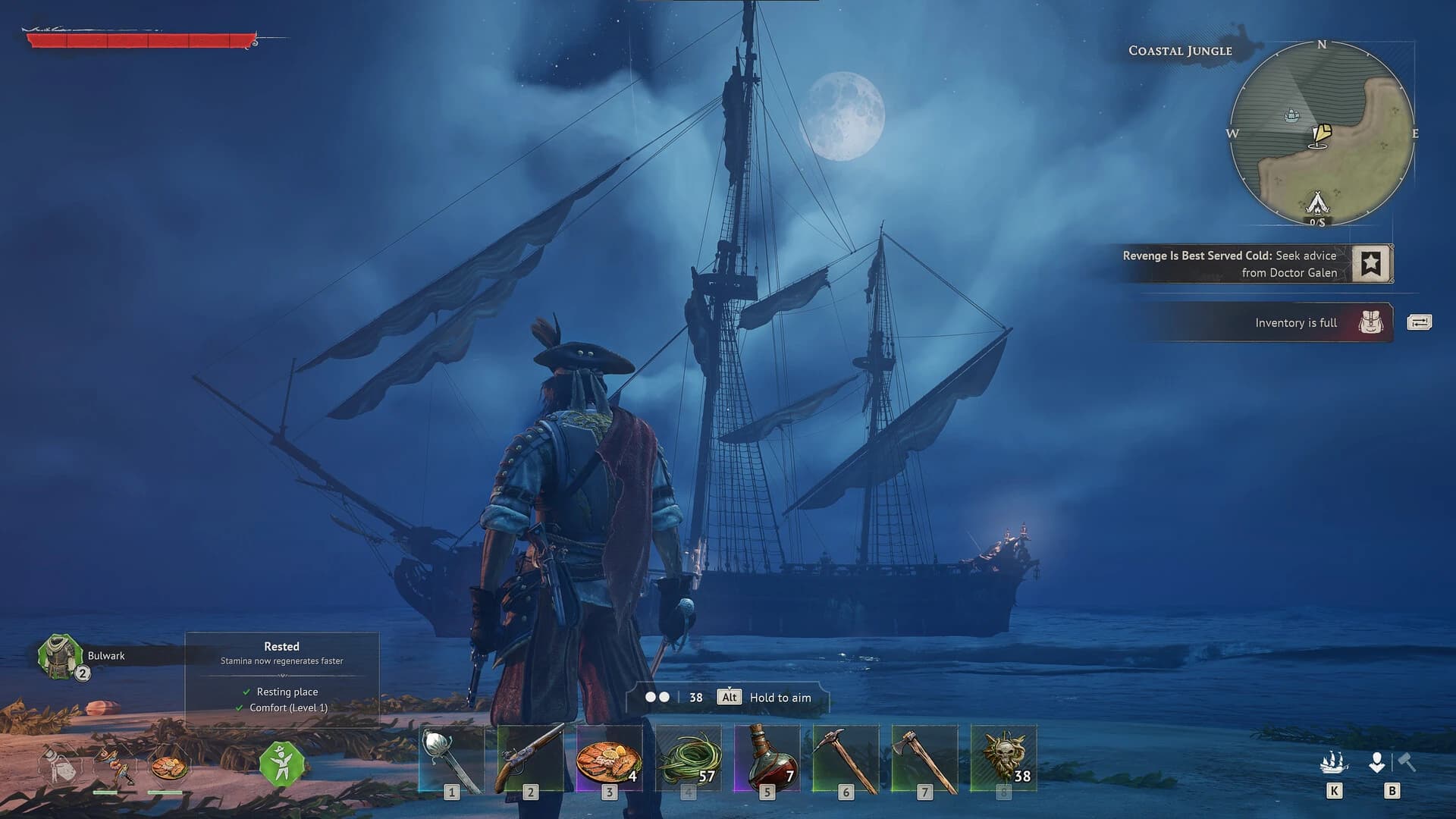The height and width of the screenshot is (819, 1456).
Task: Click the backpack icon on the inventory warning
Action: (1372, 322)
